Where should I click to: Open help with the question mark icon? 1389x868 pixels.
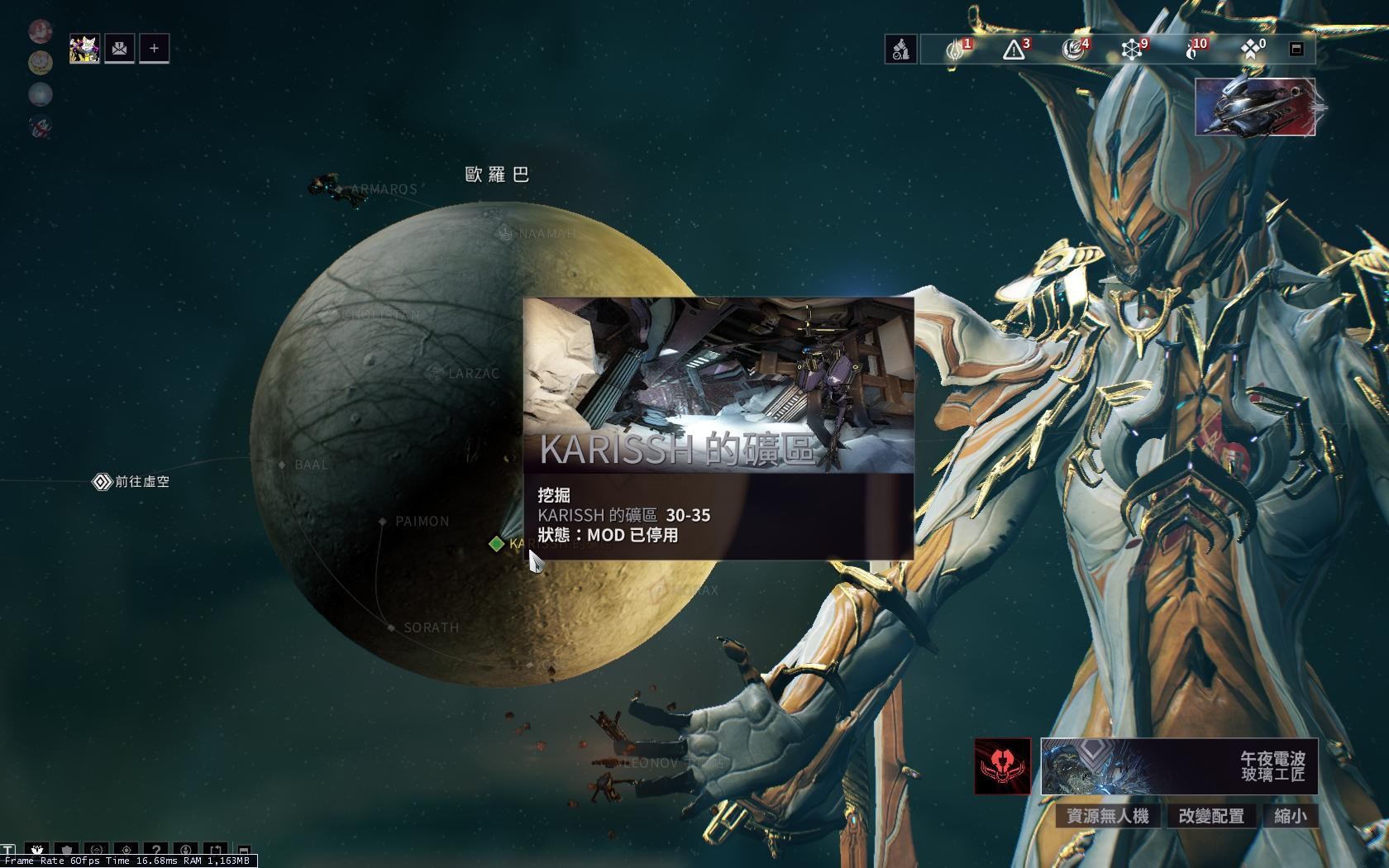157,850
